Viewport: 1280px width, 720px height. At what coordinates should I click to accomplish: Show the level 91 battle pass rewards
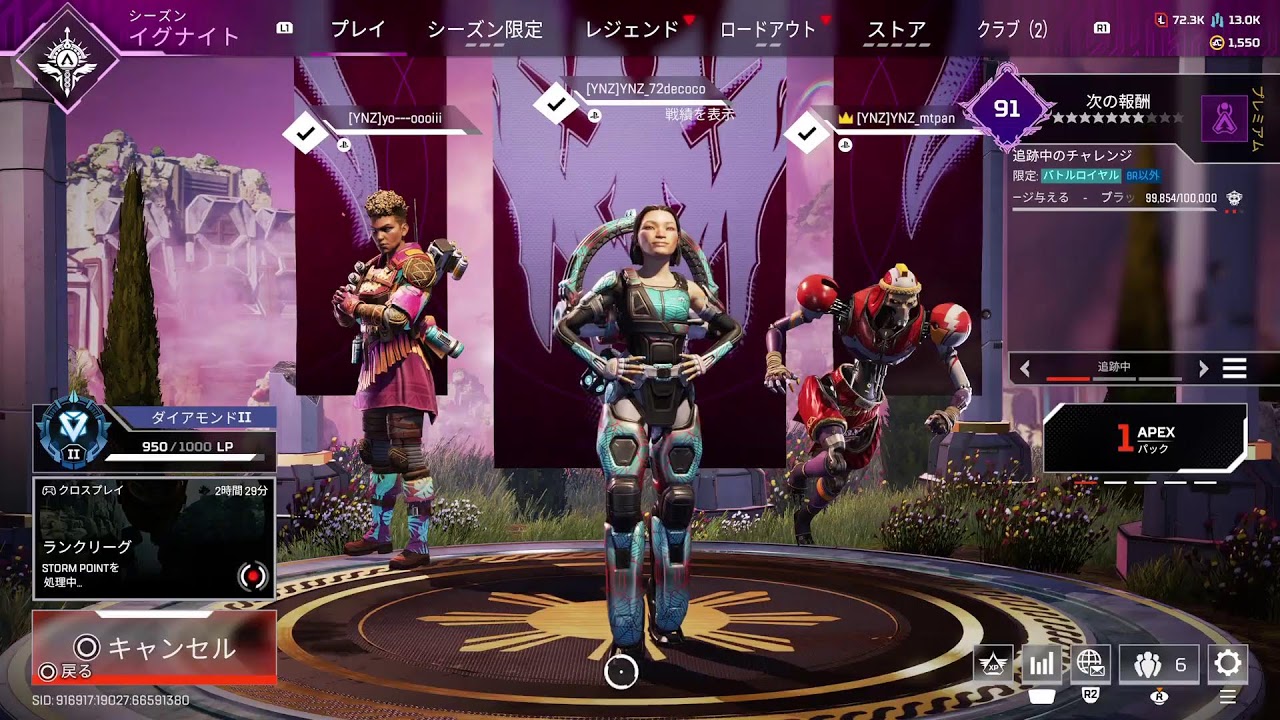click(x=1007, y=108)
